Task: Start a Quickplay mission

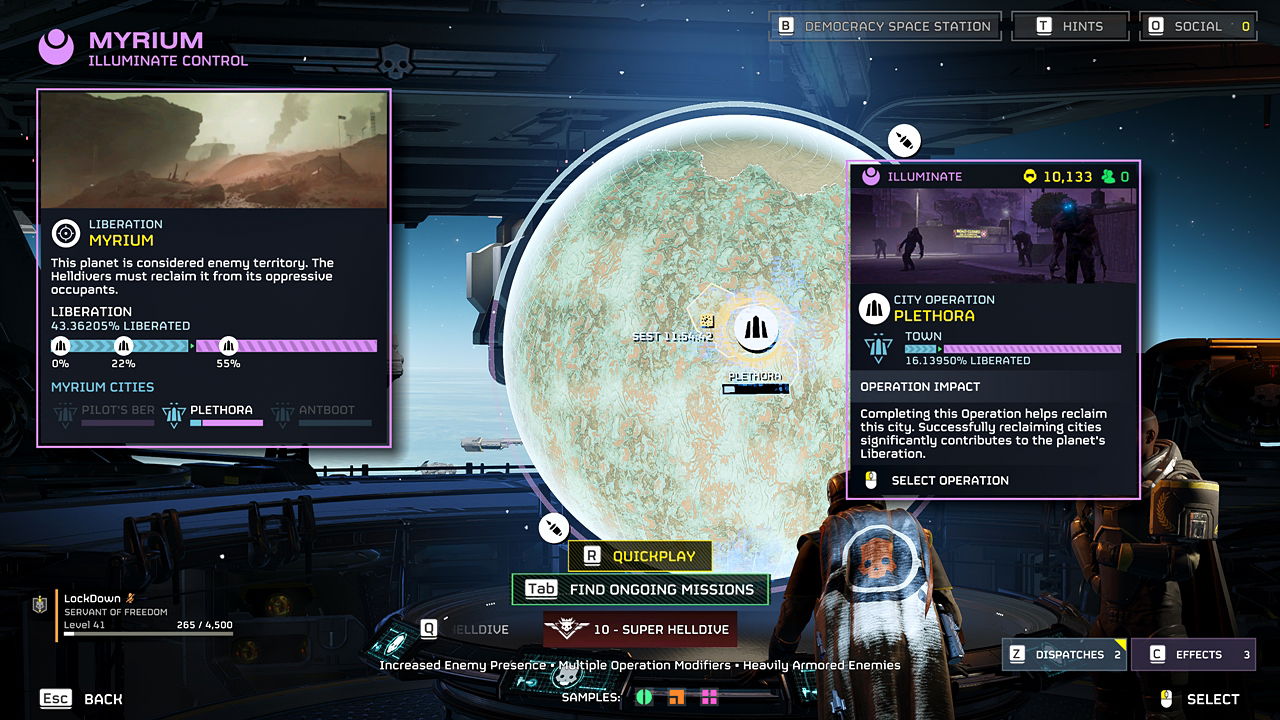Action: [x=640, y=556]
